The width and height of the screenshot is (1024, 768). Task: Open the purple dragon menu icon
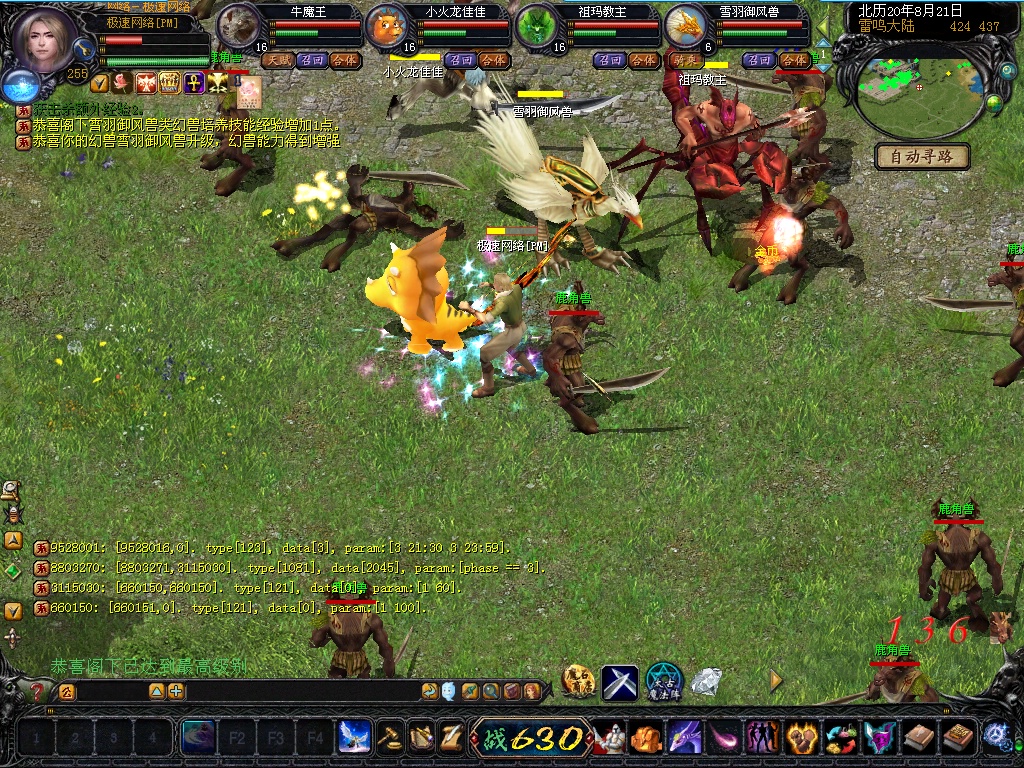pos(684,738)
